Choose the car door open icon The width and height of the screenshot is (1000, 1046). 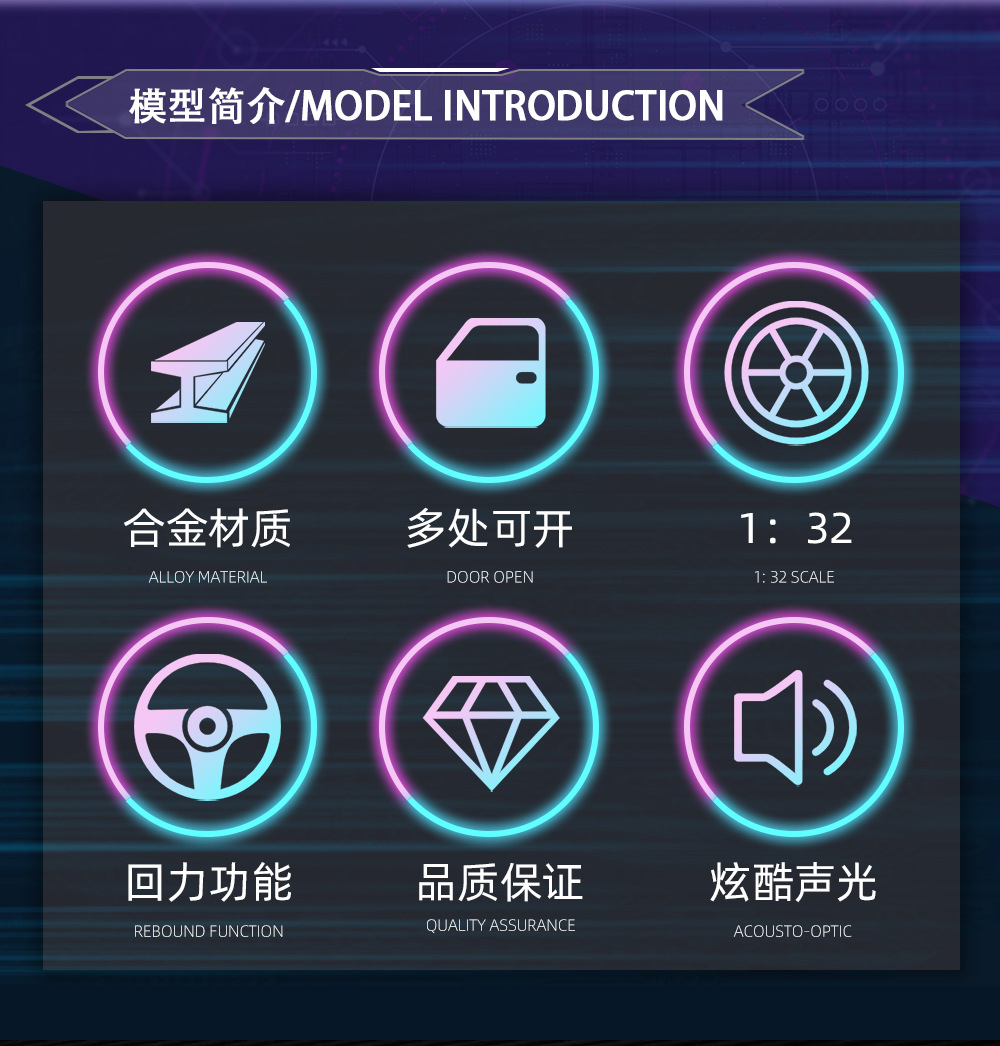pyautogui.click(x=490, y=372)
